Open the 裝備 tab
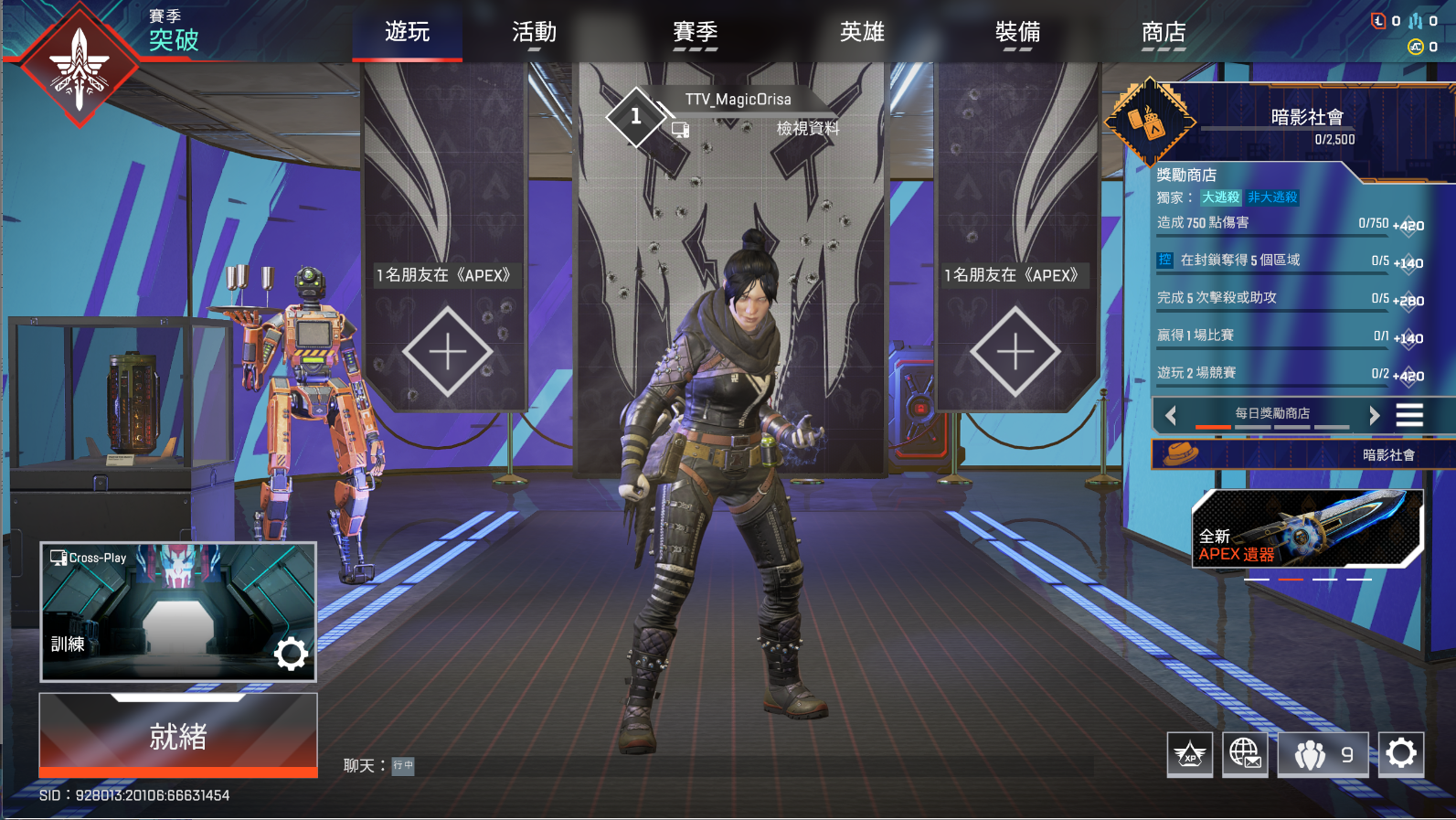This screenshot has width=1456, height=820. [1017, 33]
